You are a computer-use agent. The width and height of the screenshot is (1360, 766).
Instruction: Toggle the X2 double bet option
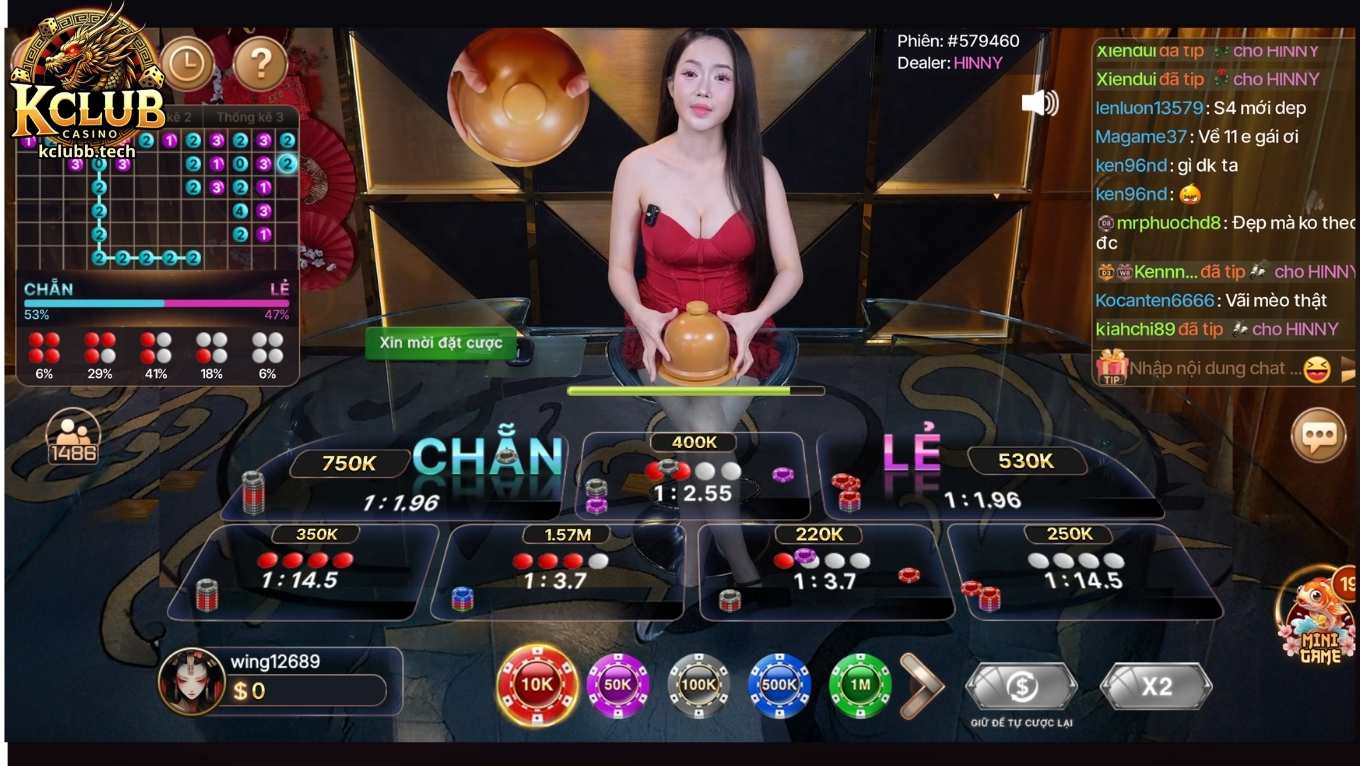(x=1157, y=687)
